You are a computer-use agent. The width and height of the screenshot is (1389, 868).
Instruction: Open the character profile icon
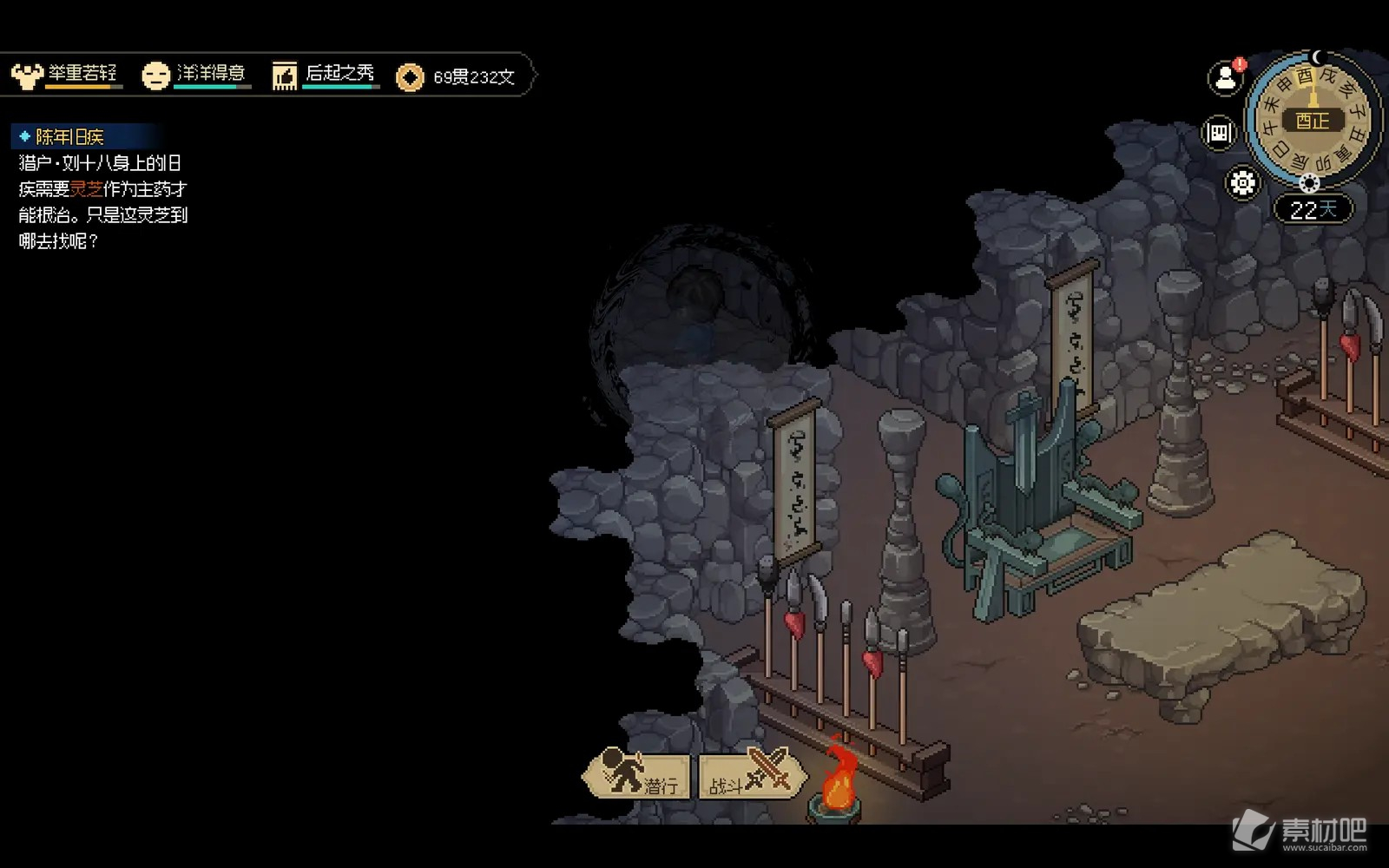click(x=1225, y=77)
